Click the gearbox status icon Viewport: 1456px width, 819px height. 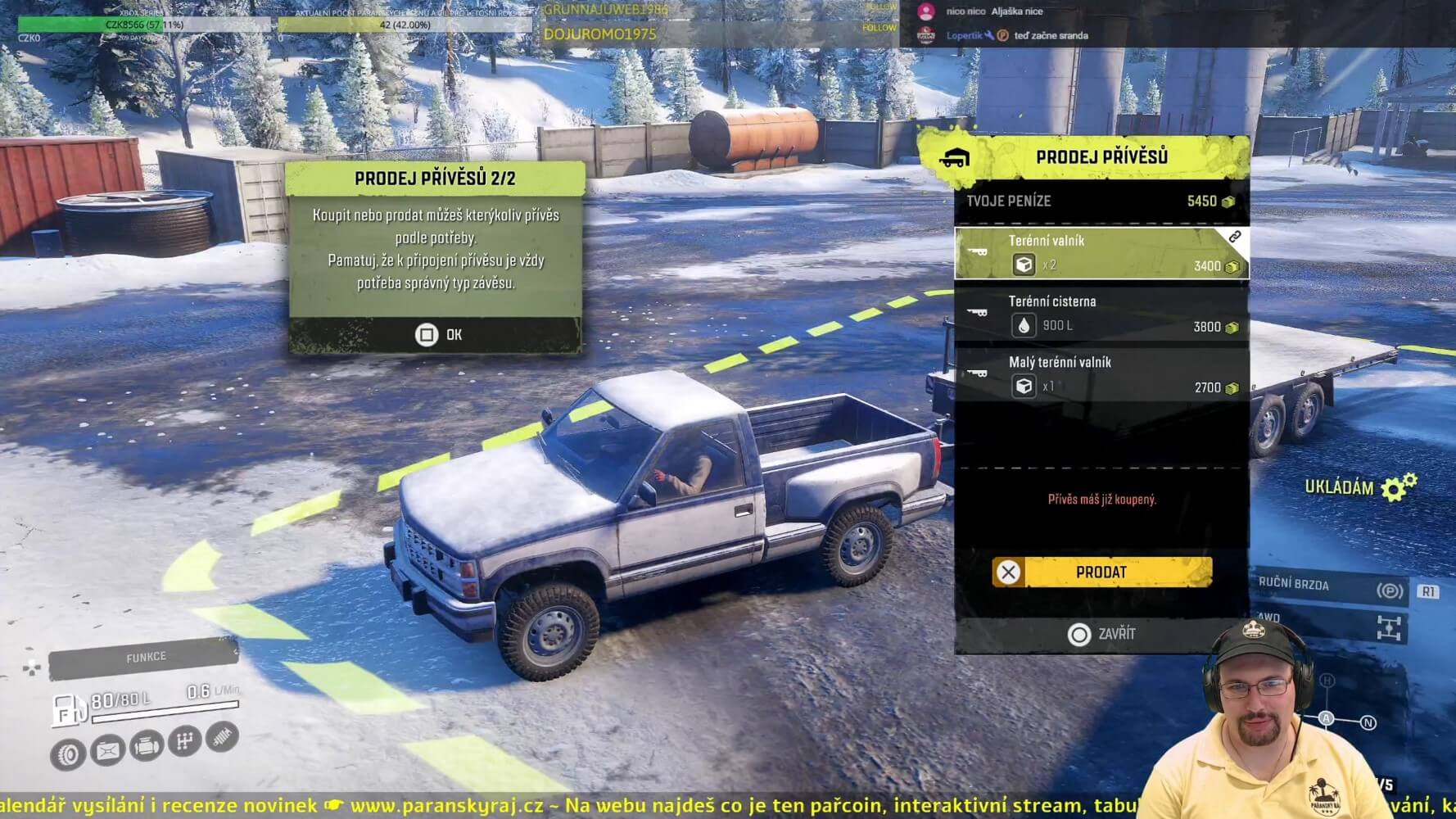click(186, 741)
